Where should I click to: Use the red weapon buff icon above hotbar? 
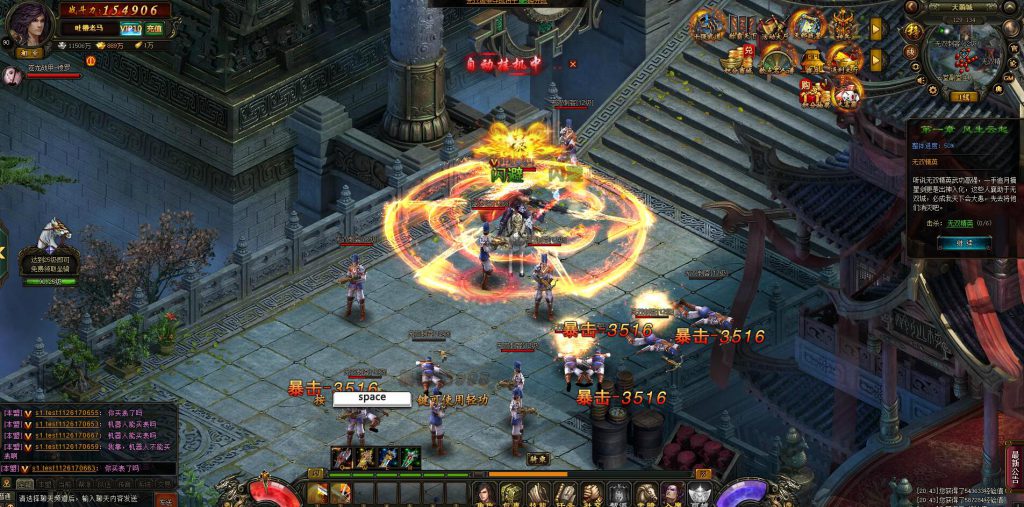click(x=343, y=458)
